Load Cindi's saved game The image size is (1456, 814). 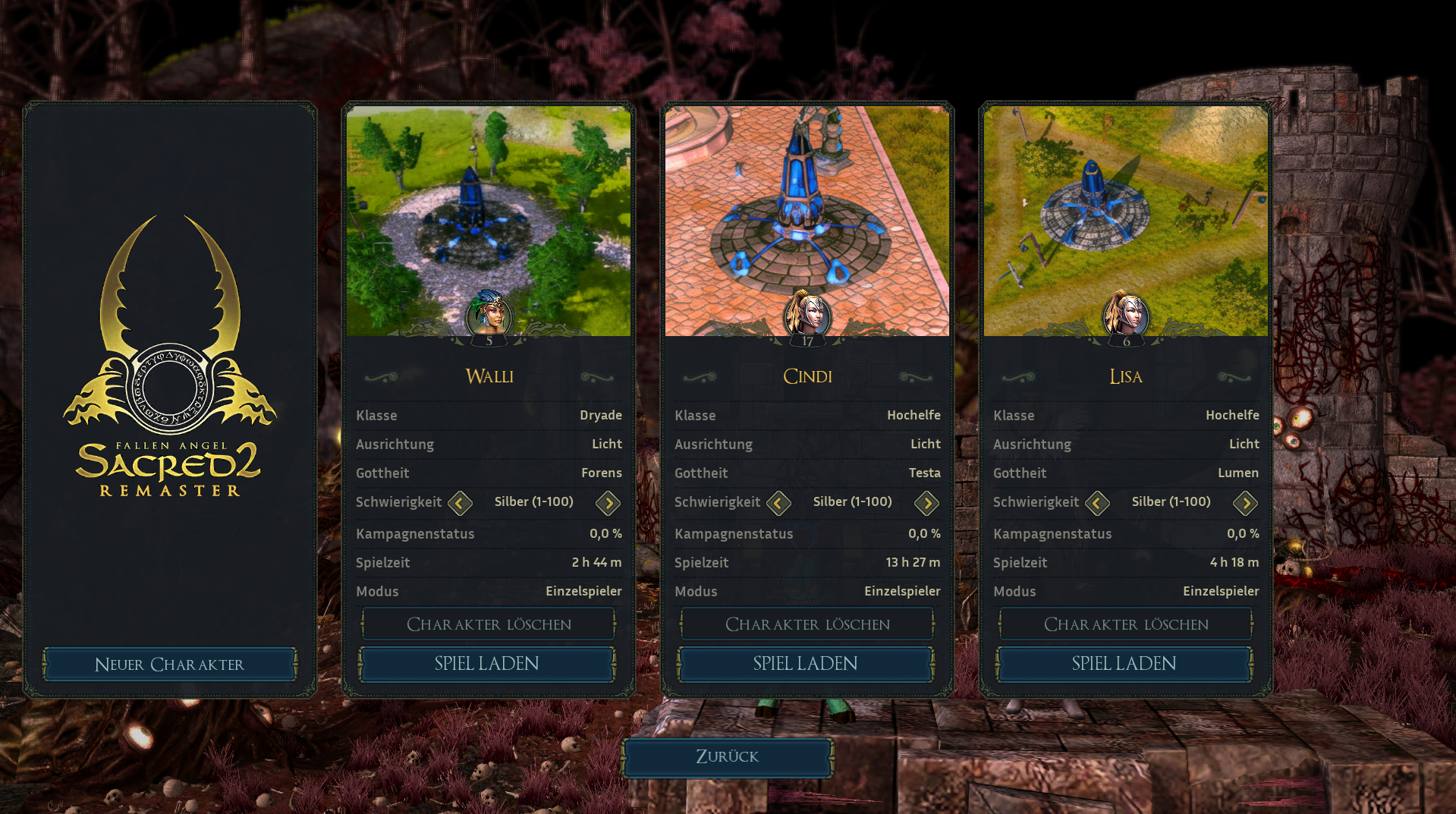coord(806,664)
